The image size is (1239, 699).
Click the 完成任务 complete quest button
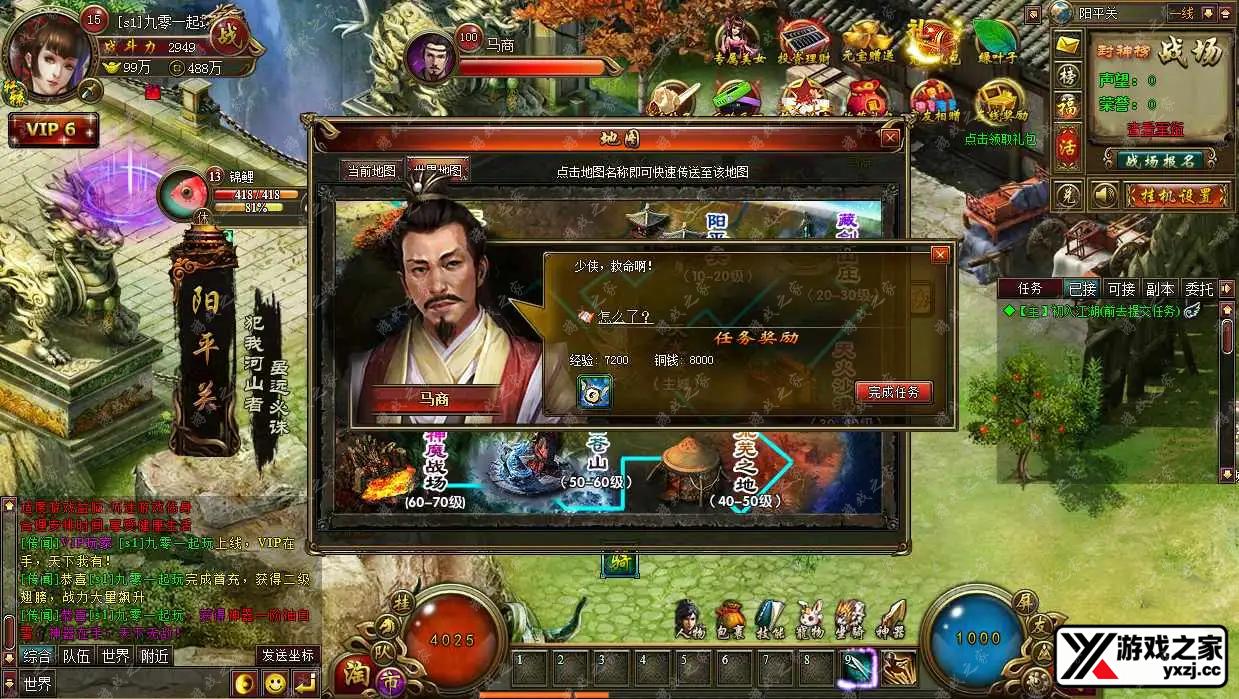pos(893,392)
